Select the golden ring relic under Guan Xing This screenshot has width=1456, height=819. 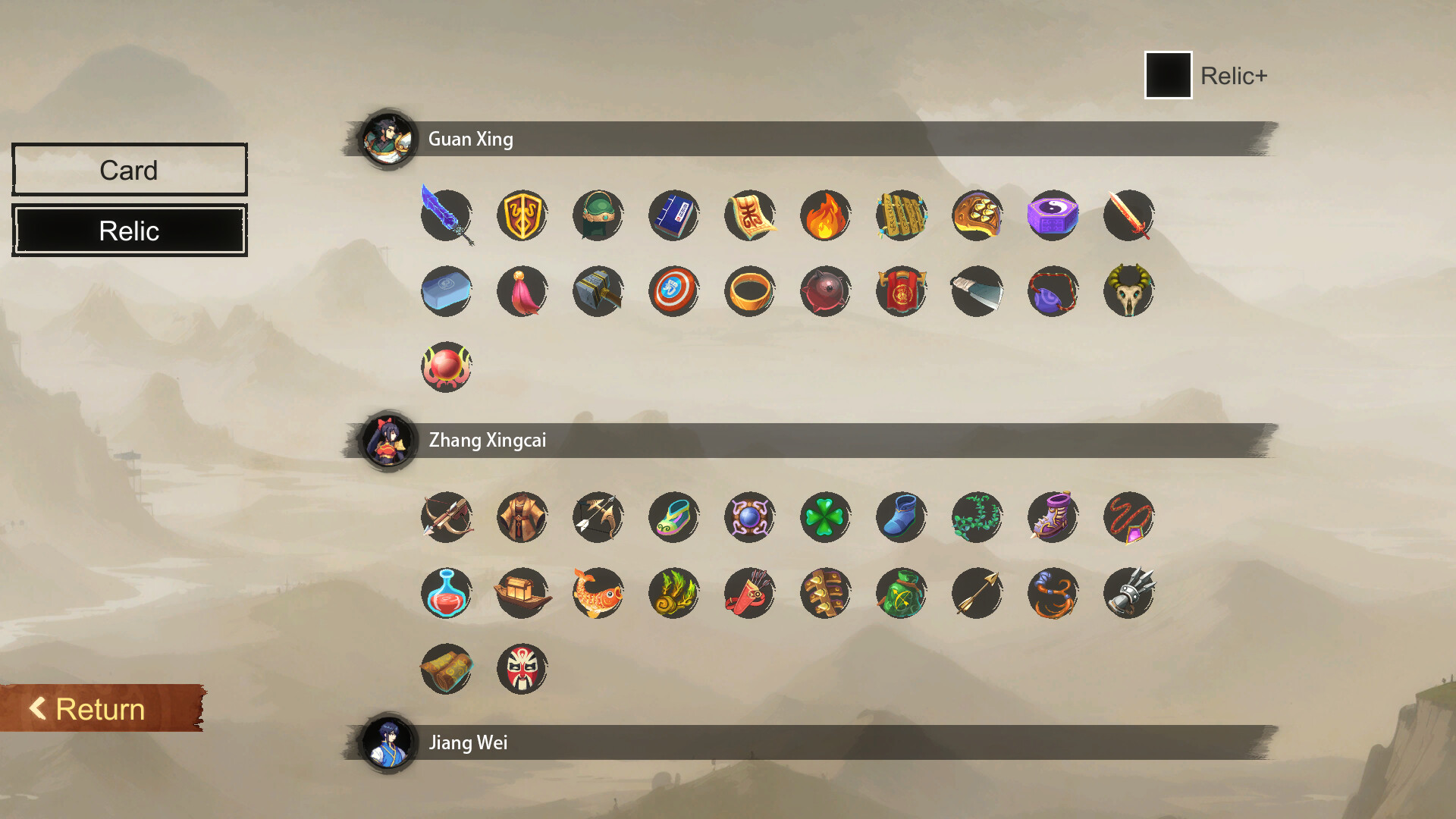click(x=749, y=291)
